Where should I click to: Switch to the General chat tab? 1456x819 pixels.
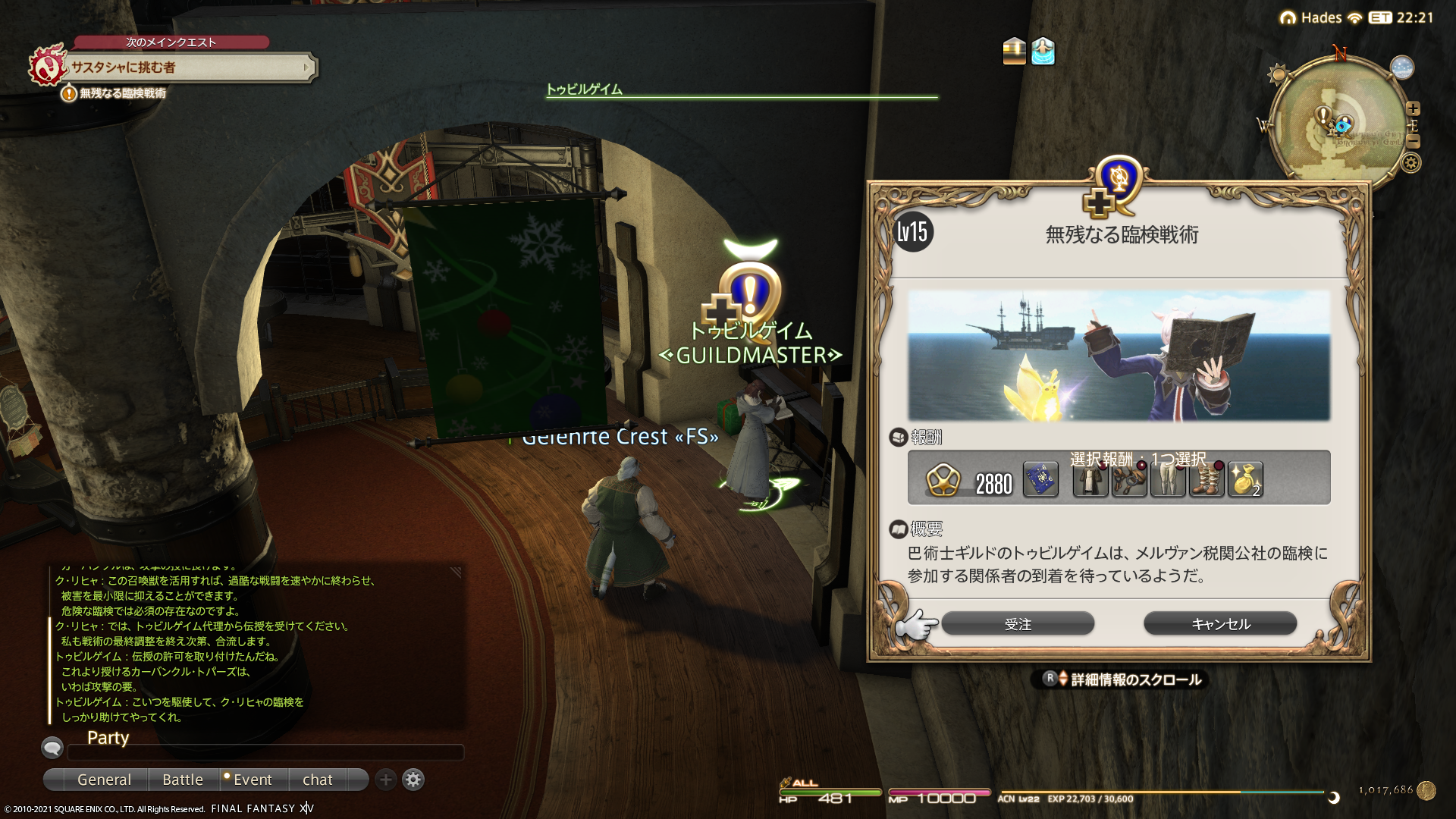point(104,780)
